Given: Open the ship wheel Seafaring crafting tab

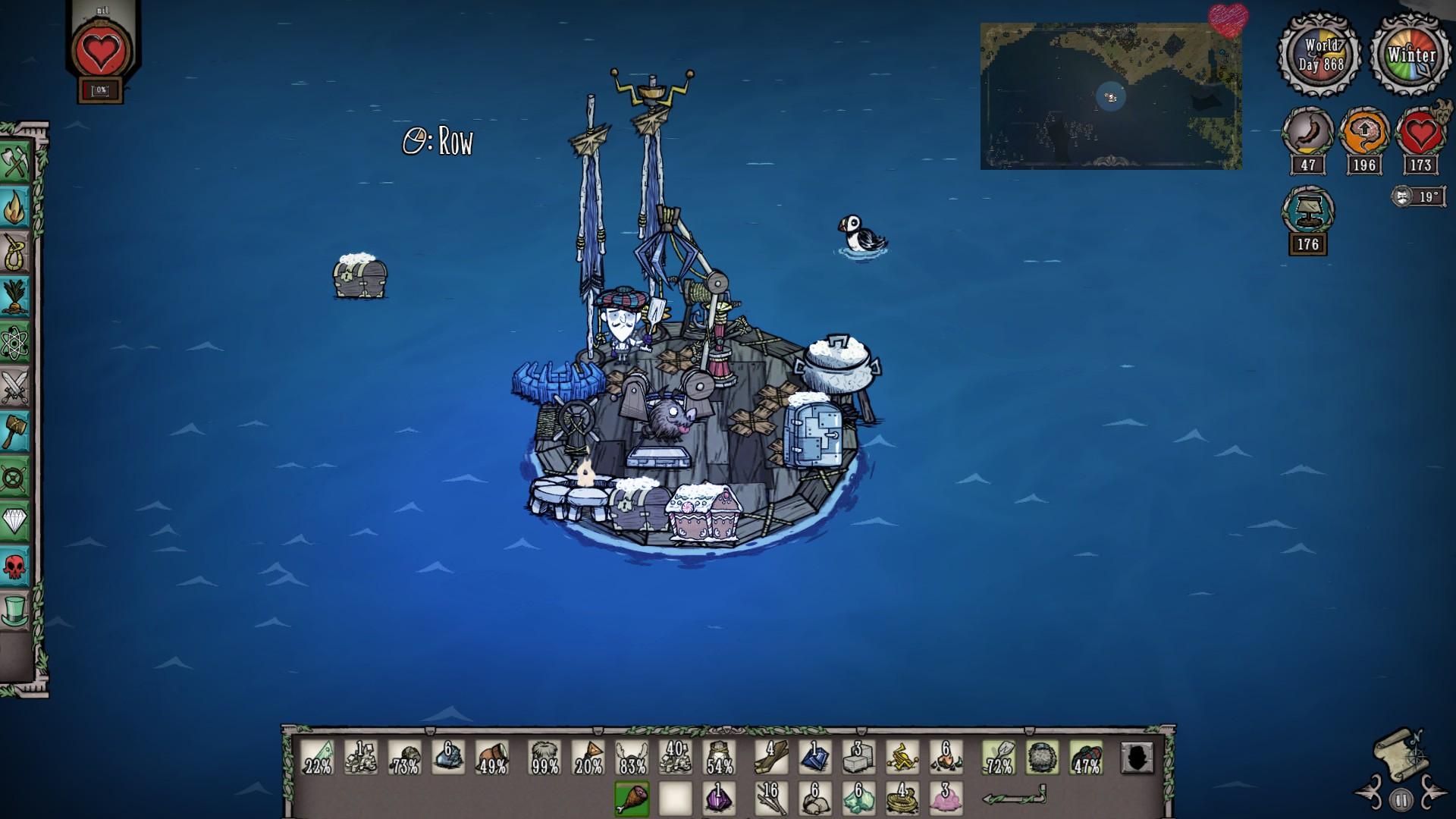Looking at the screenshot, I should pos(15,478).
